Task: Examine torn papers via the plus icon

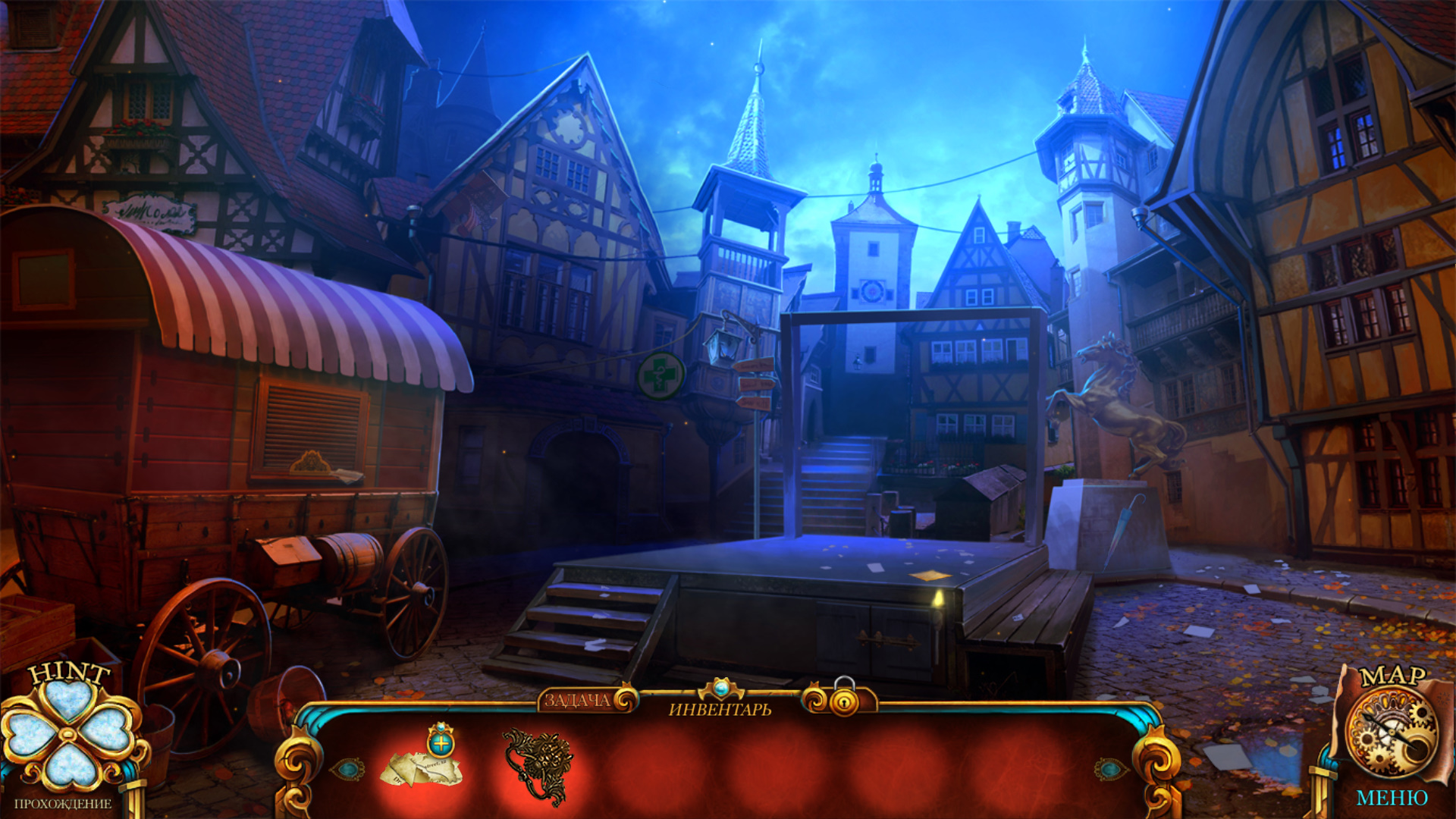Action: [441, 741]
